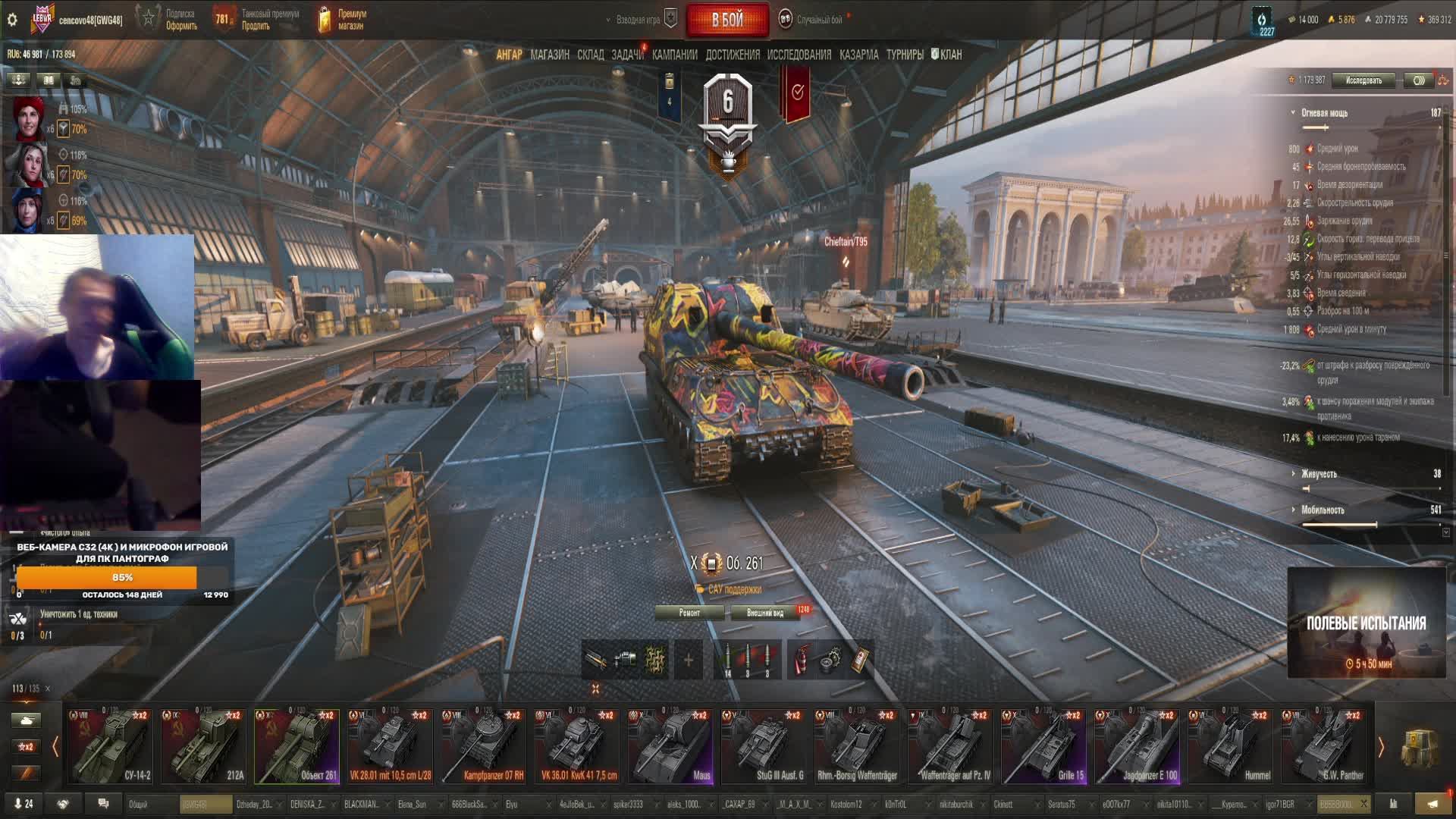This screenshot has height=819, width=1456.
Task: Start battle with the В БОЙ button
Action: point(726,20)
